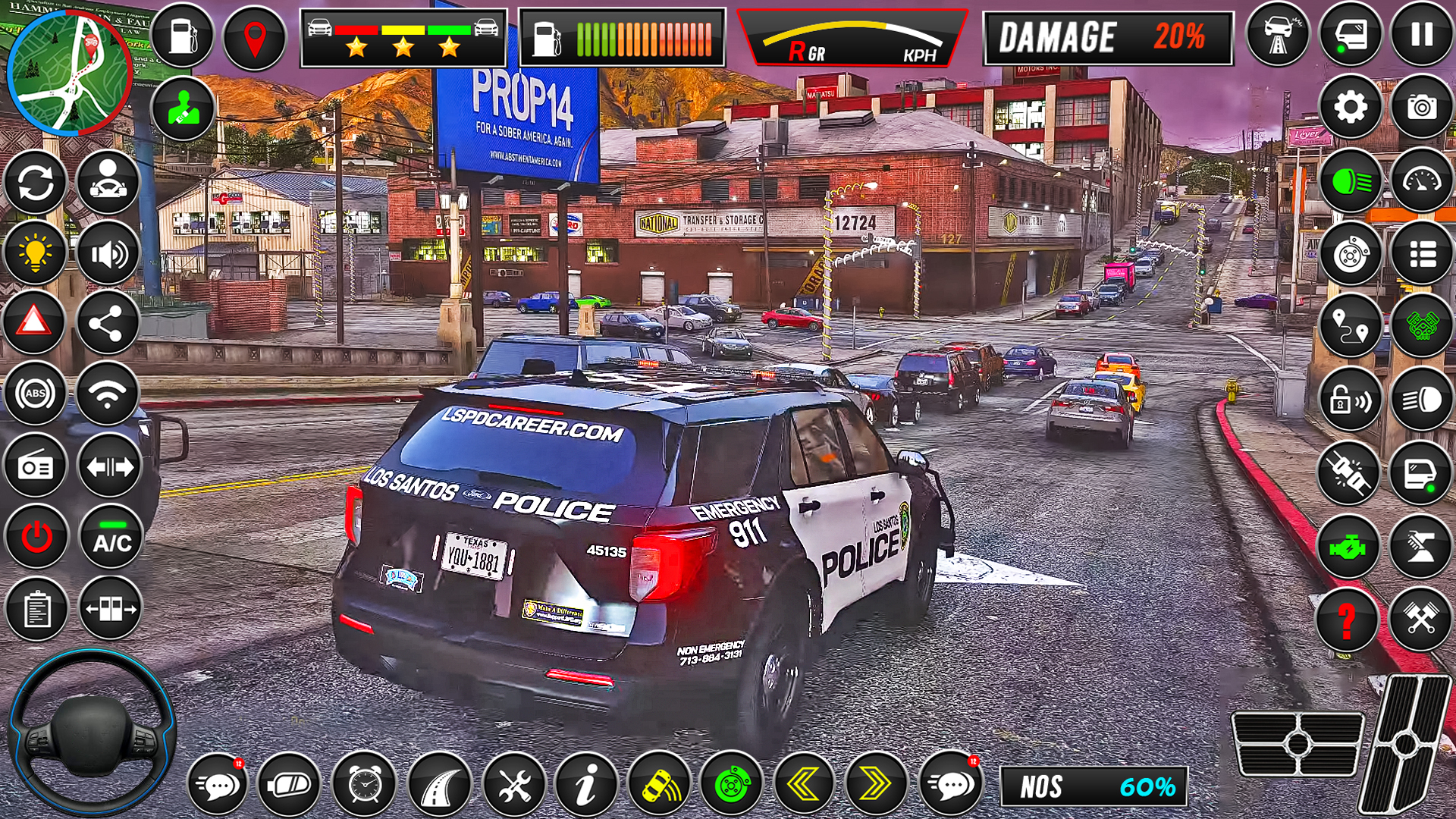Tap the fuel pump round button

(183, 36)
